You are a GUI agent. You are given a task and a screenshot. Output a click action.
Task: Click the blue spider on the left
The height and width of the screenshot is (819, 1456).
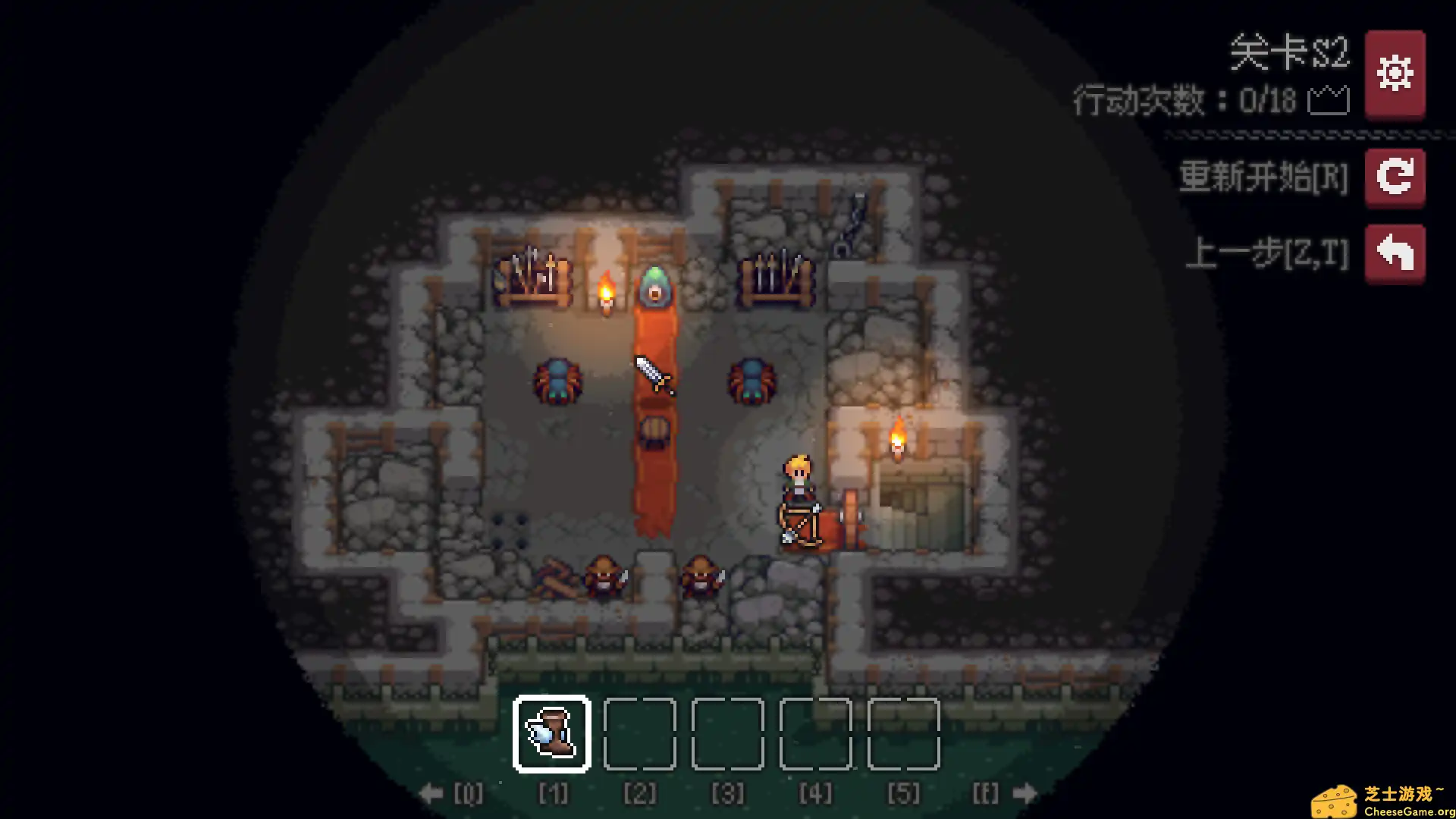tap(559, 379)
